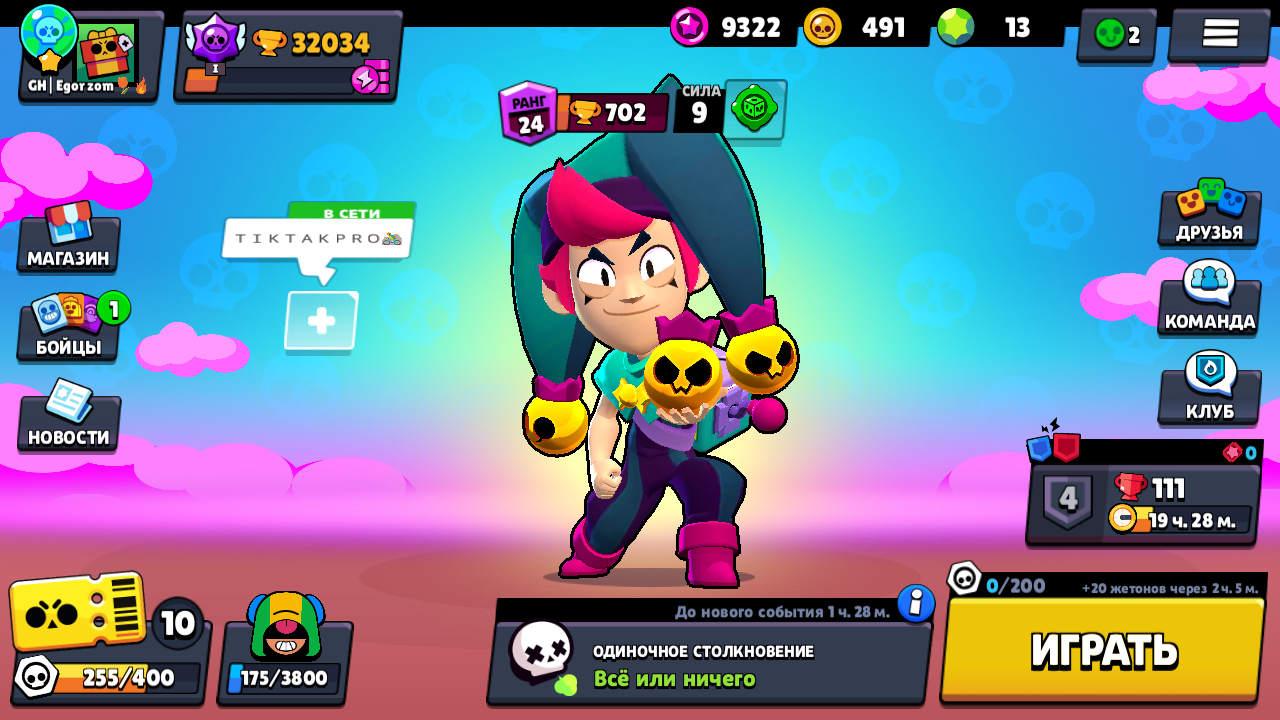Add a teammate with the plus slot
Viewport: 1280px width, 720px height.
(321, 321)
